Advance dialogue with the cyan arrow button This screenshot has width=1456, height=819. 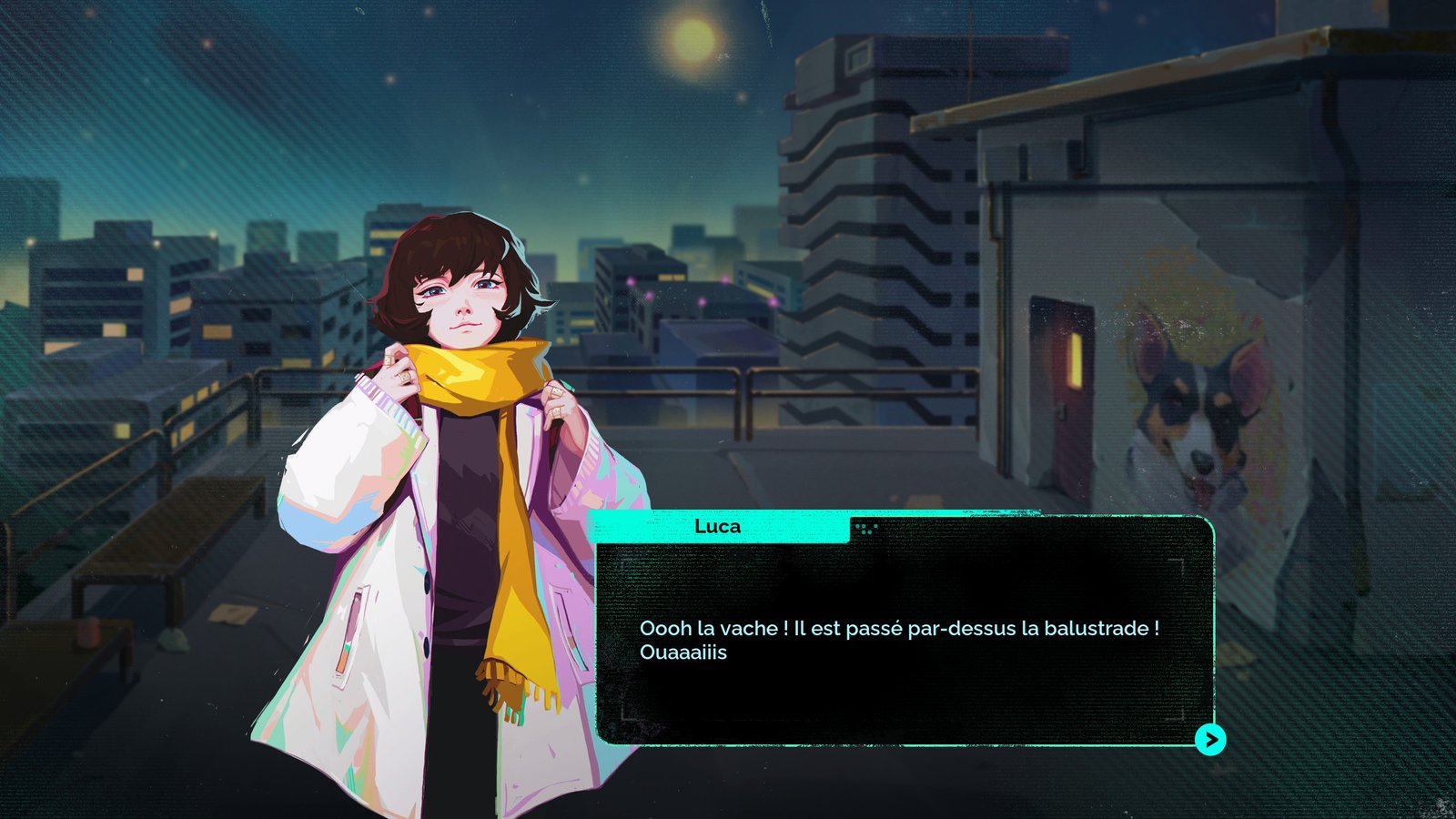click(x=1209, y=740)
